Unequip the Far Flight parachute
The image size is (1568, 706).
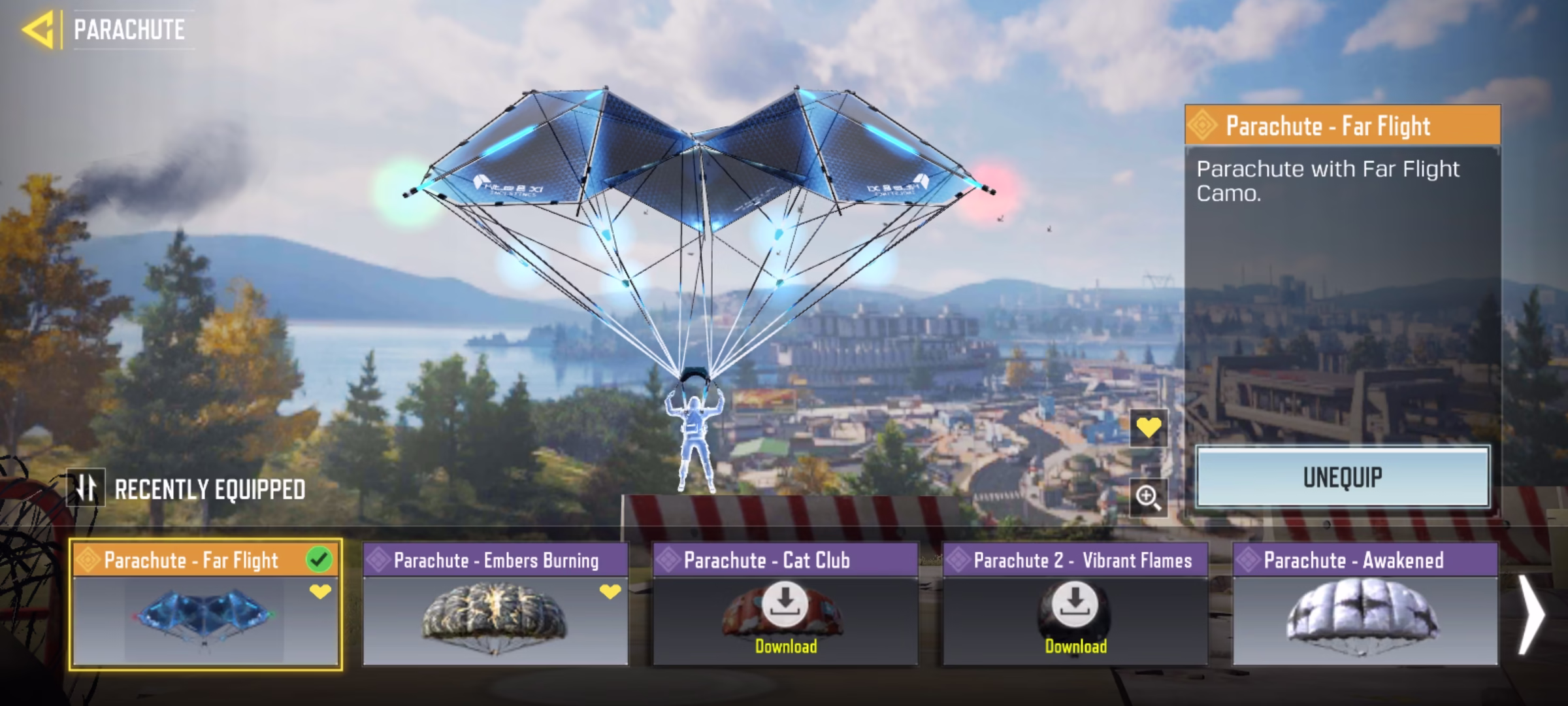(x=1343, y=477)
